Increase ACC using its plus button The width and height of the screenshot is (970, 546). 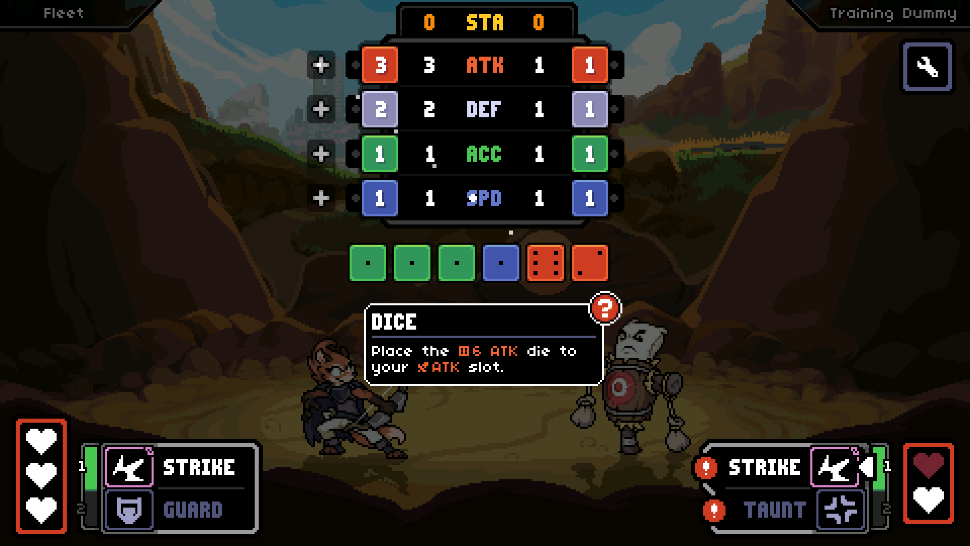coord(321,154)
